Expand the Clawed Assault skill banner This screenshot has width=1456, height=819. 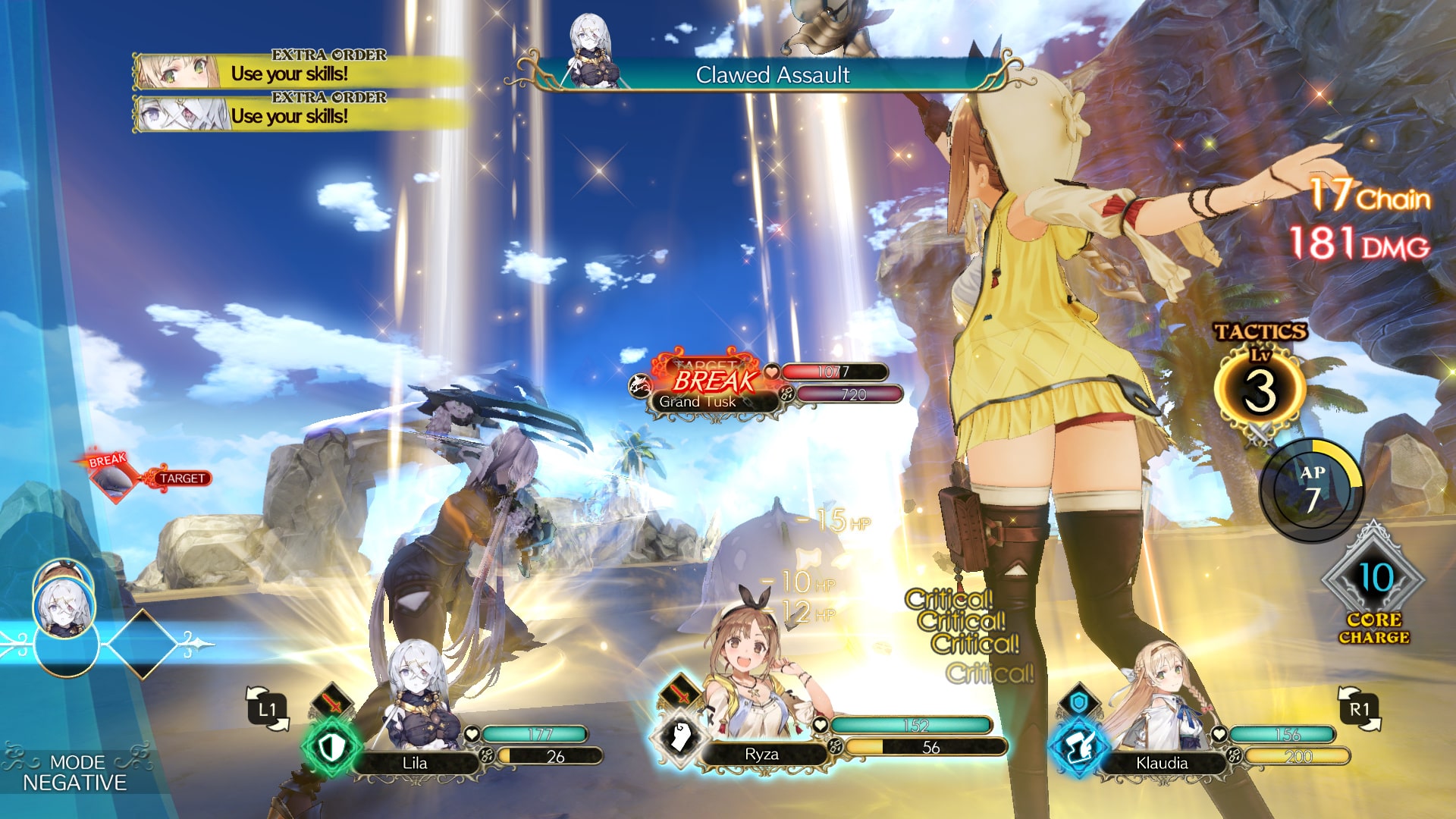(773, 76)
